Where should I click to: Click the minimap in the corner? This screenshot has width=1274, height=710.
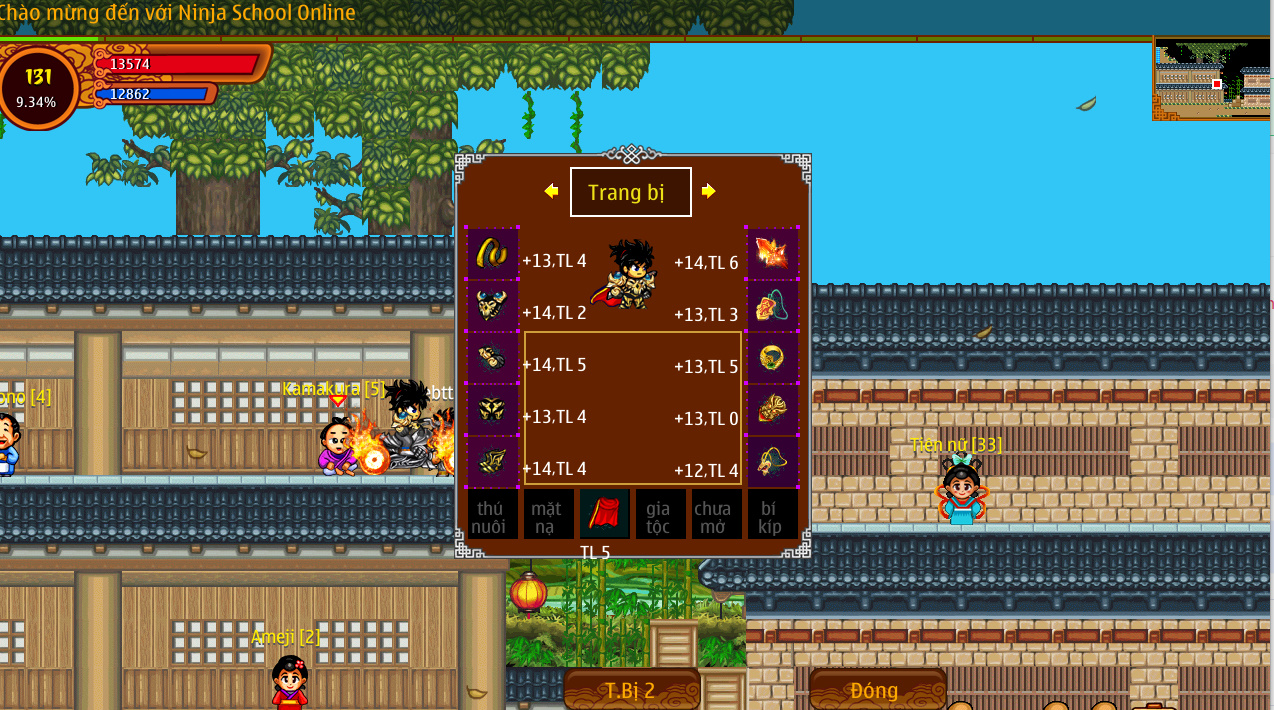click(1212, 79)
